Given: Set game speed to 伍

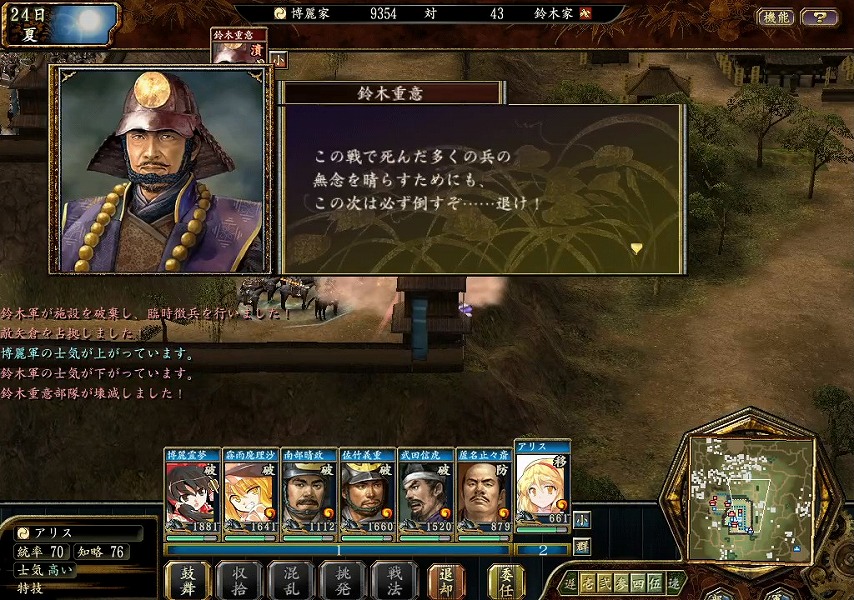Looking at the screenshot, I should click(653, 582).
